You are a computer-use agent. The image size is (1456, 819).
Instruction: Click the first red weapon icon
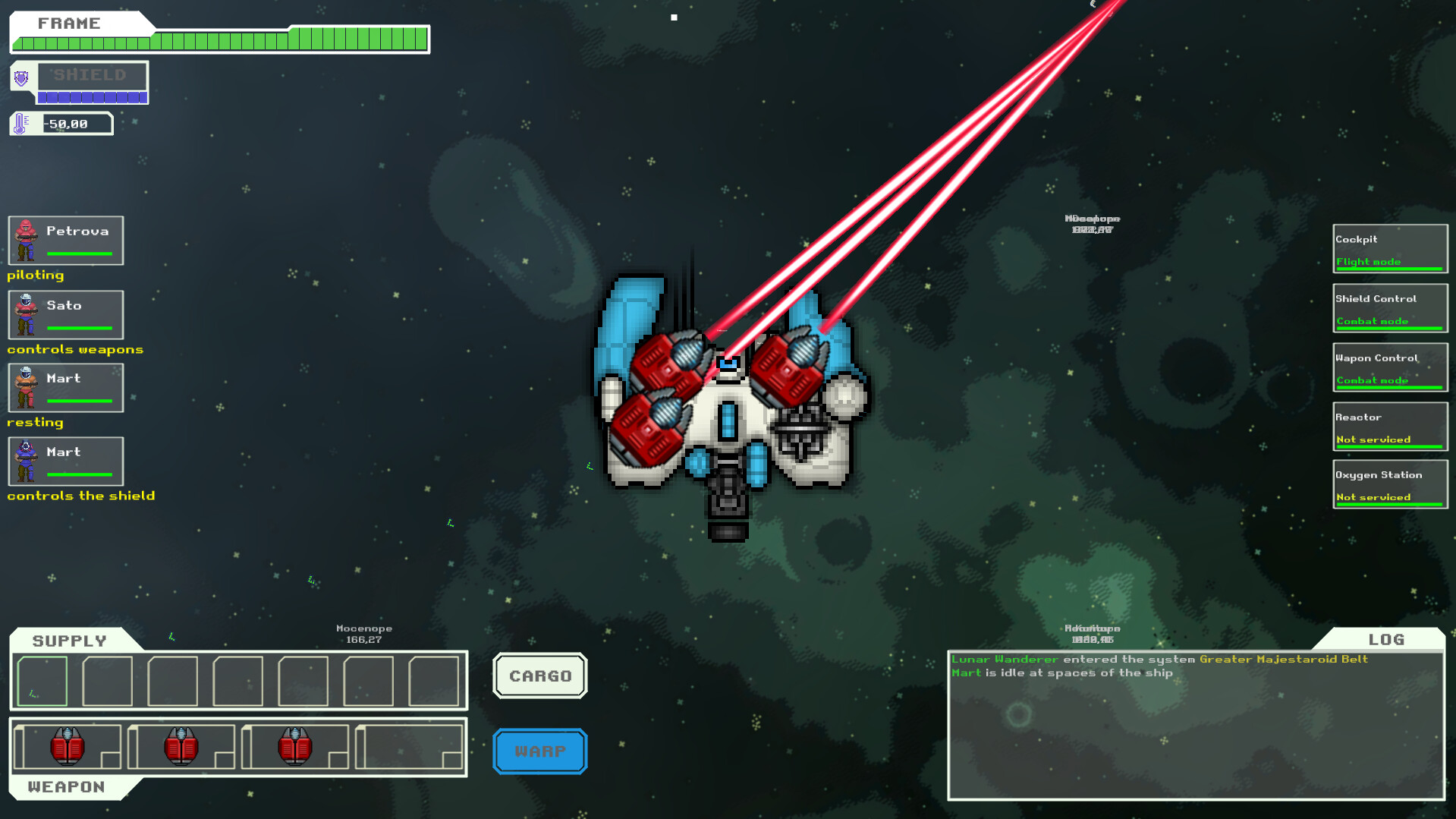click(x=68, y=748)
